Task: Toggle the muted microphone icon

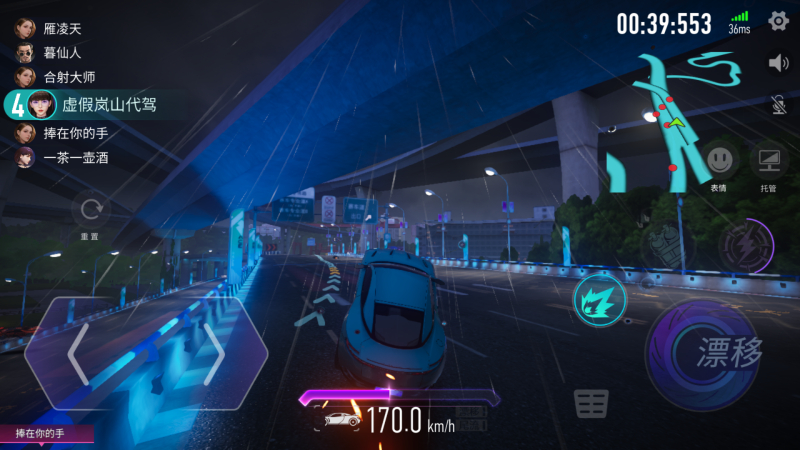Action: 778,104
